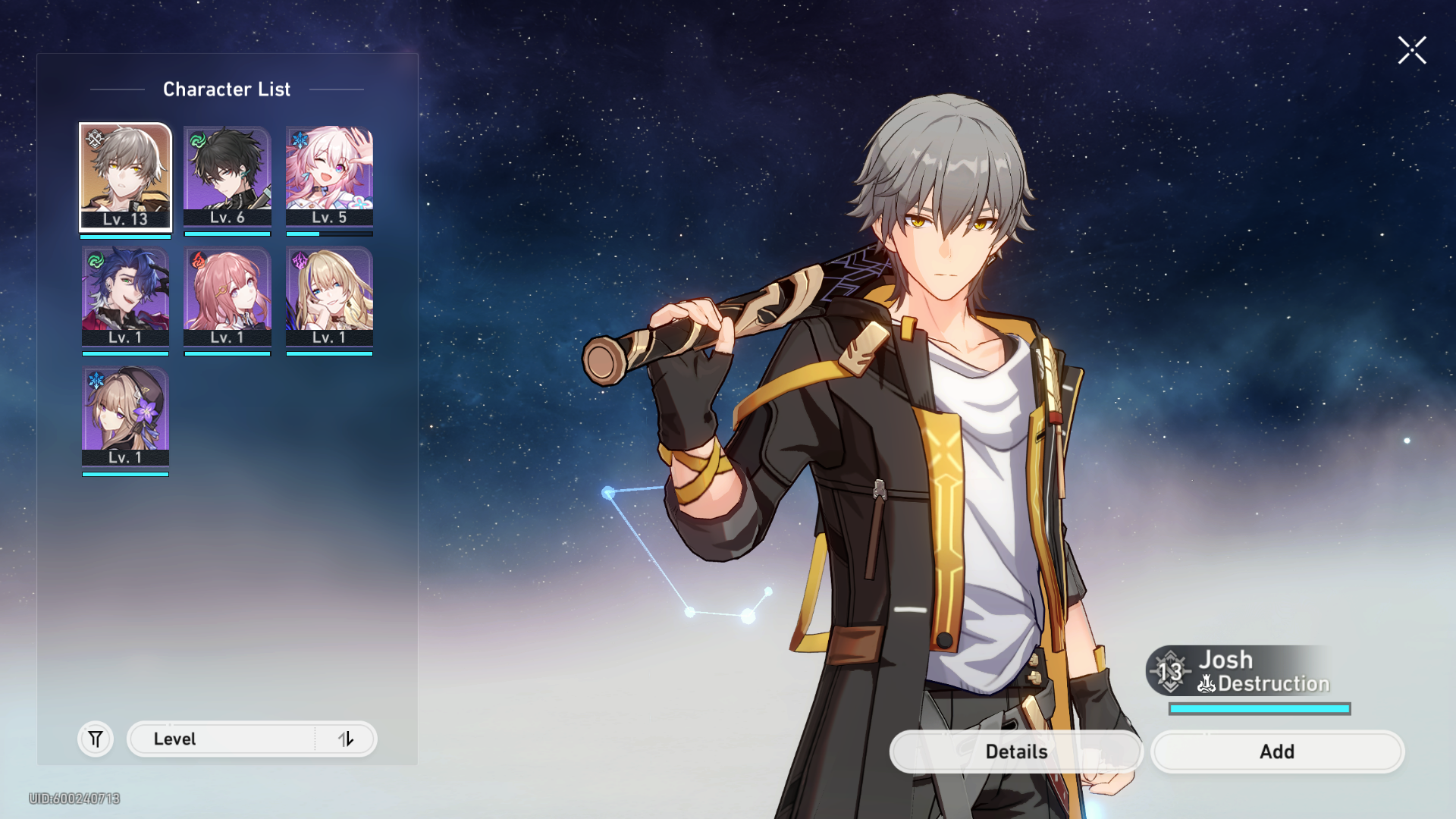This screenshot has width=1456, height=819.
Task: Click the Add button
Action: [1277, 752]
